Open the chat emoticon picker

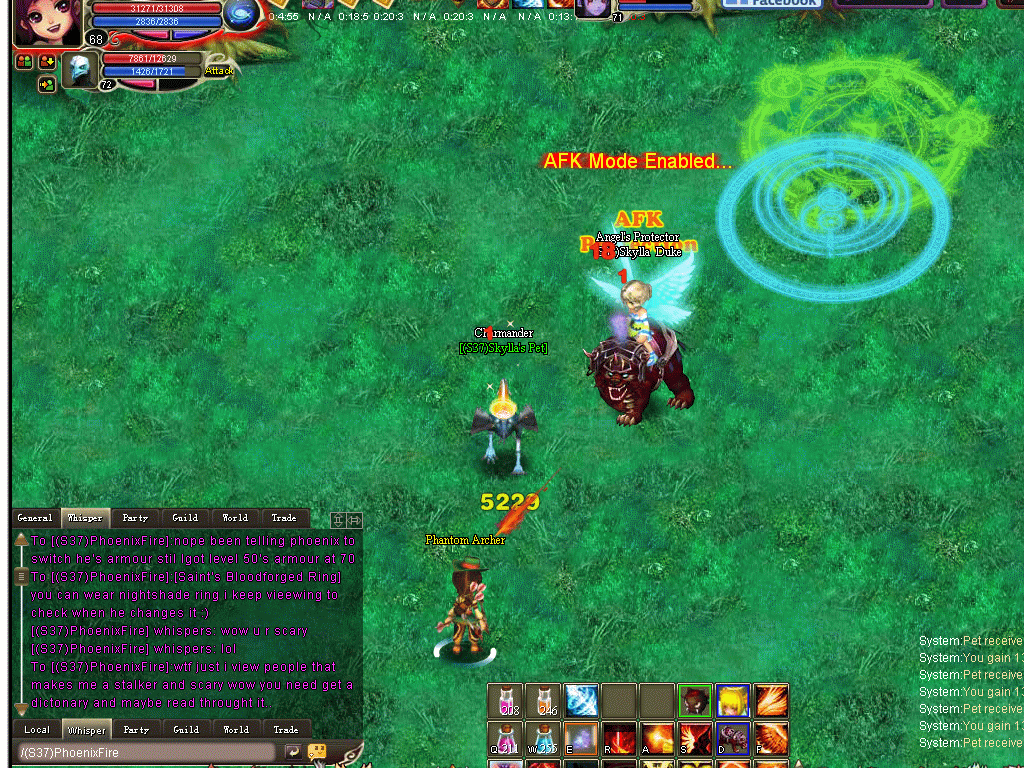coord(317,751)
